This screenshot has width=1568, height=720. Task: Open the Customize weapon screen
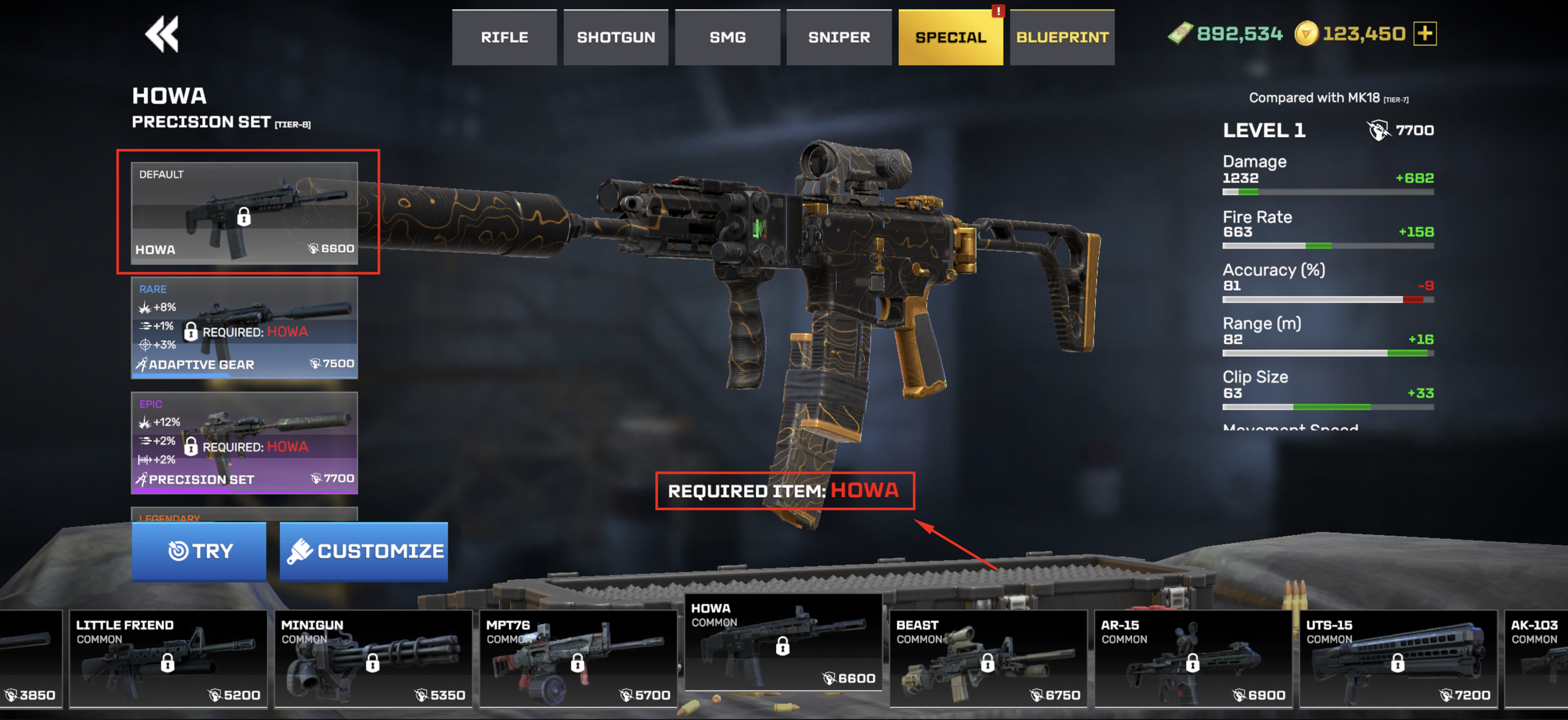pos(364,551)
